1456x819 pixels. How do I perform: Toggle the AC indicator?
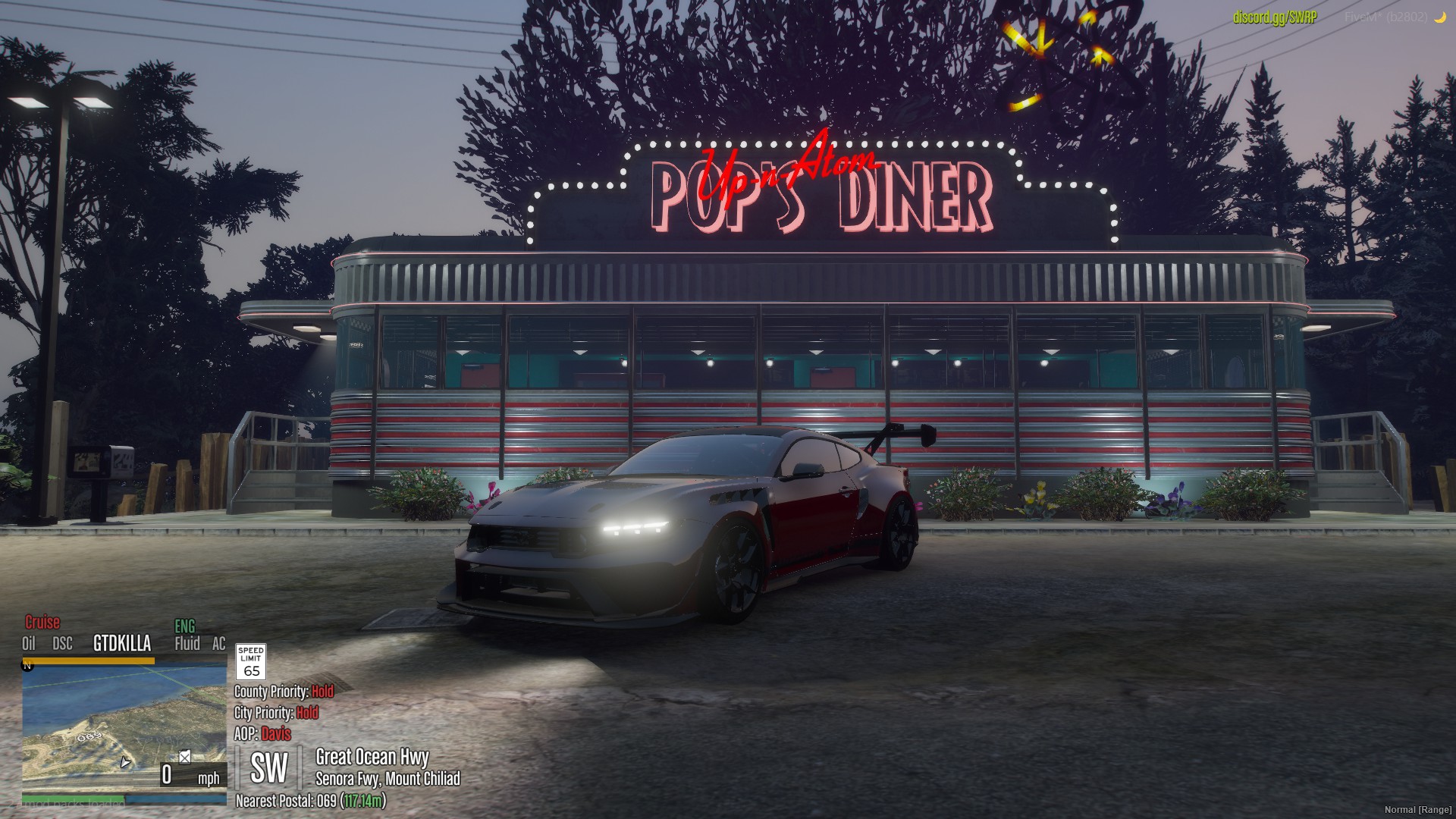[219, 644]
